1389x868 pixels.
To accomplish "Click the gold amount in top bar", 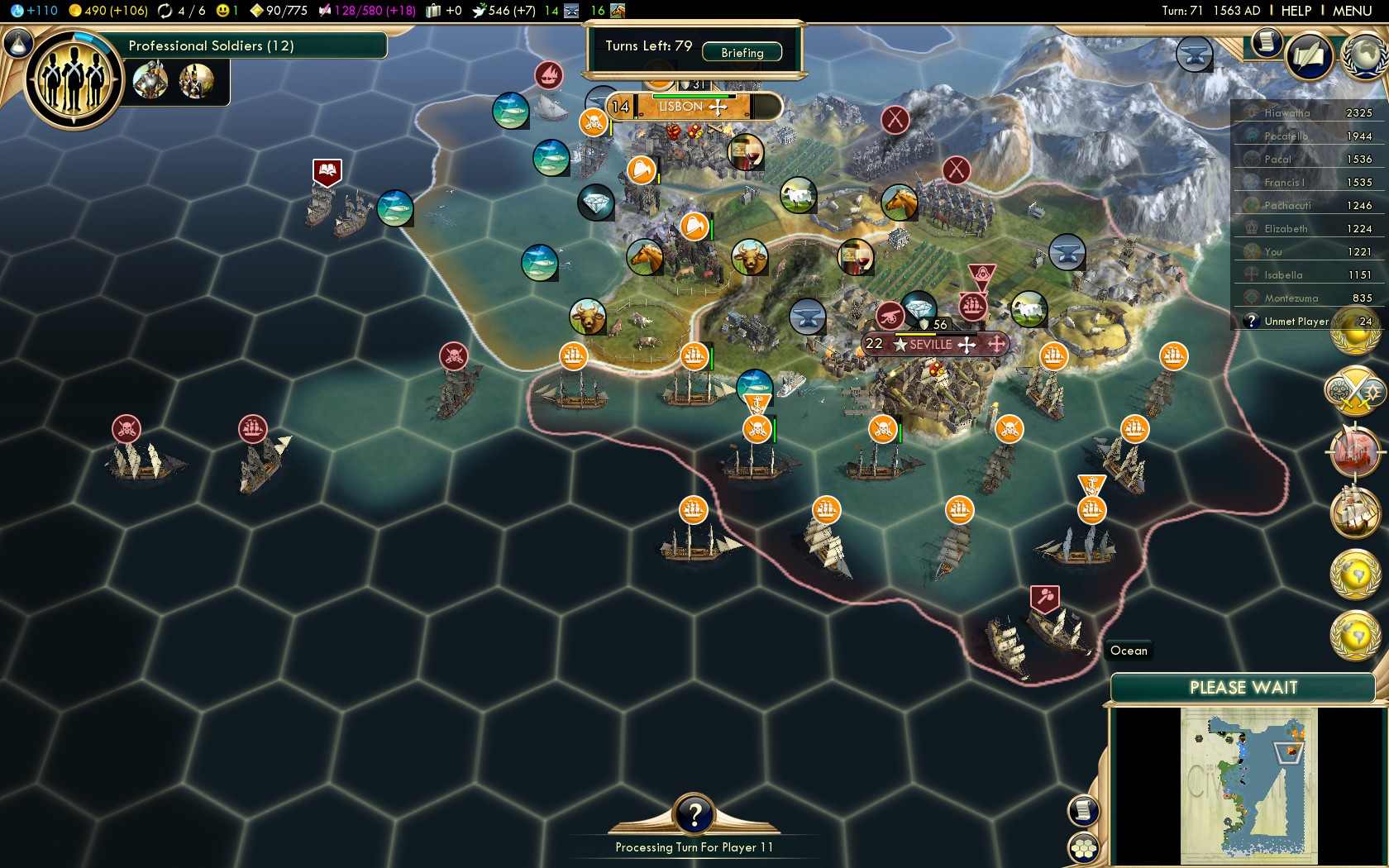I will click(107, 11).
